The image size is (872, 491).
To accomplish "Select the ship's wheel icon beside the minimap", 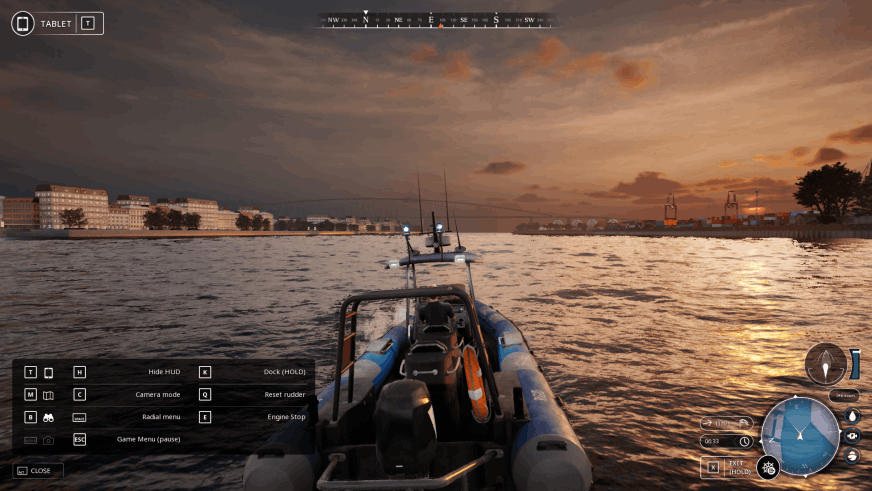I will pos(768,467).
